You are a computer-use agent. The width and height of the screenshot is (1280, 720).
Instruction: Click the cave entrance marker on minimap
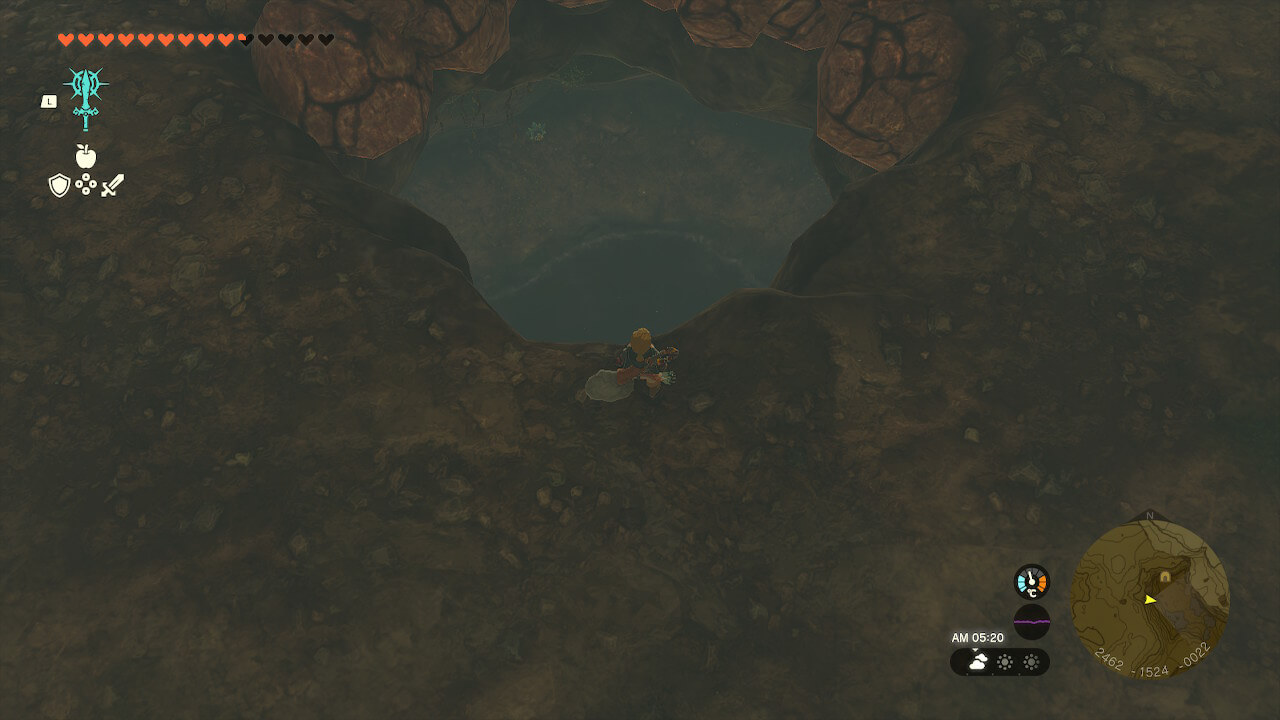pyautogui.click(x=1165, y=577)
